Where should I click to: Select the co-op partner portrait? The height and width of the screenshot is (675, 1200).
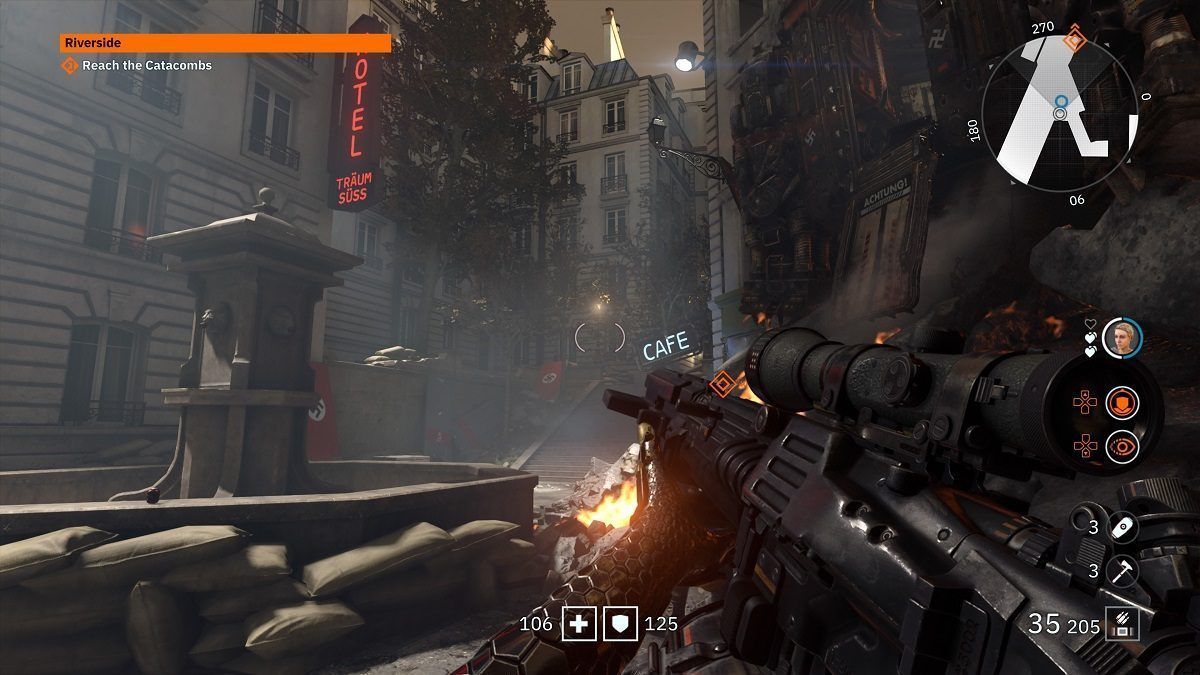click(1121, 338)
